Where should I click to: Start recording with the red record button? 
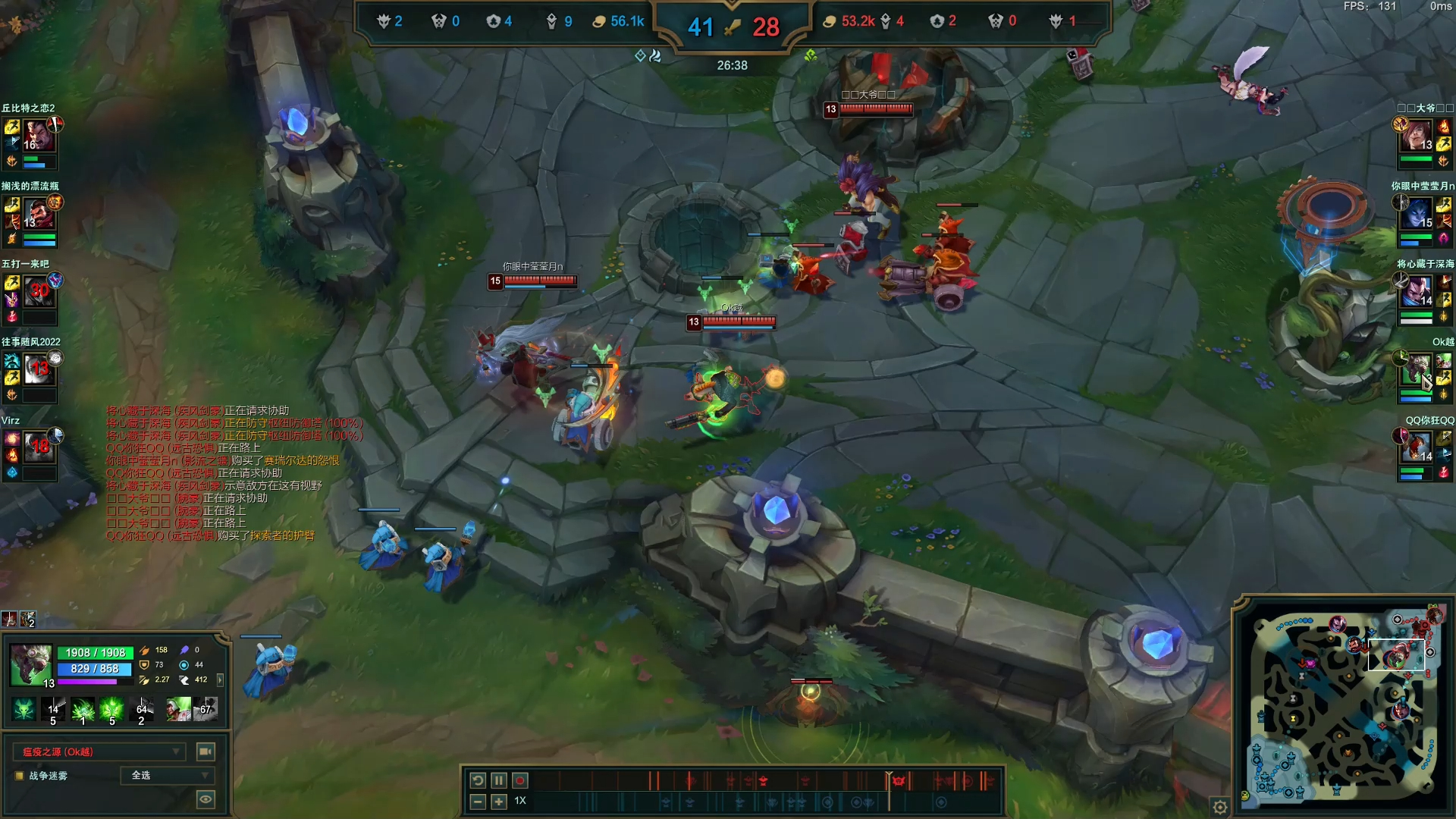tap(520, 780)
